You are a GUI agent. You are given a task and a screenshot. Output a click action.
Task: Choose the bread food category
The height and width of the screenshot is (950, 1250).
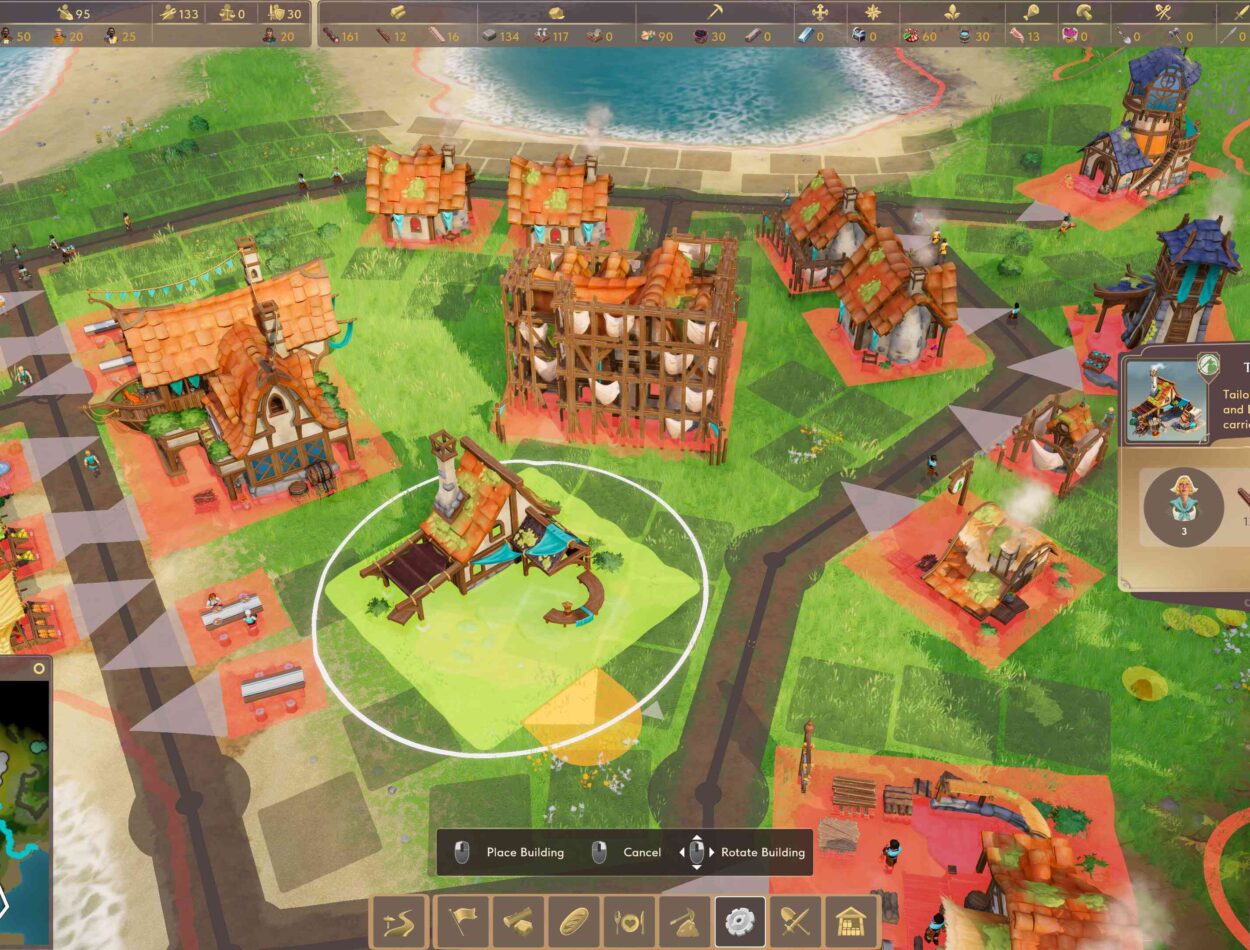tap(573, 921)
